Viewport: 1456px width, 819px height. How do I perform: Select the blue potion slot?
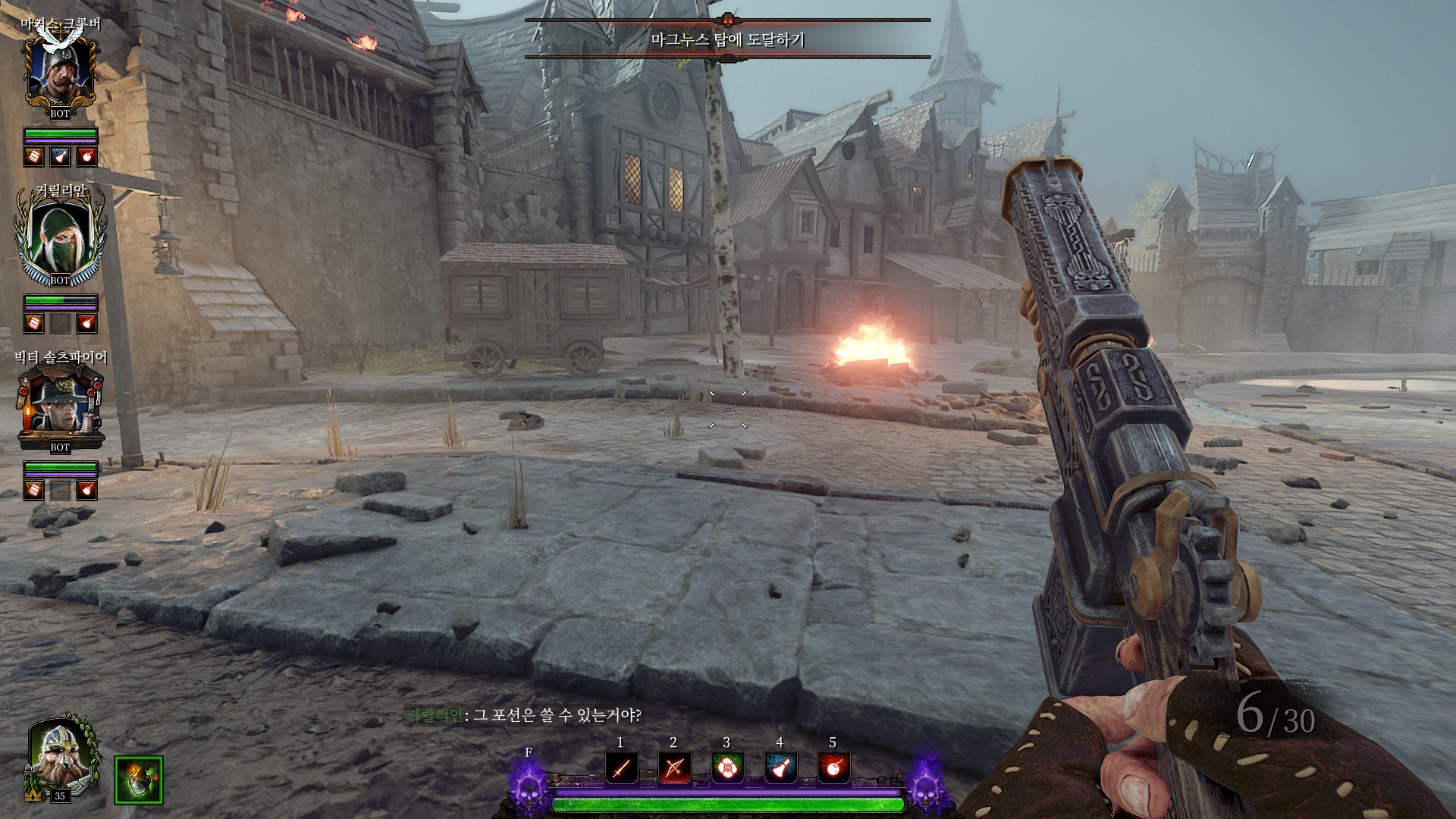click(x=780, y=769)
